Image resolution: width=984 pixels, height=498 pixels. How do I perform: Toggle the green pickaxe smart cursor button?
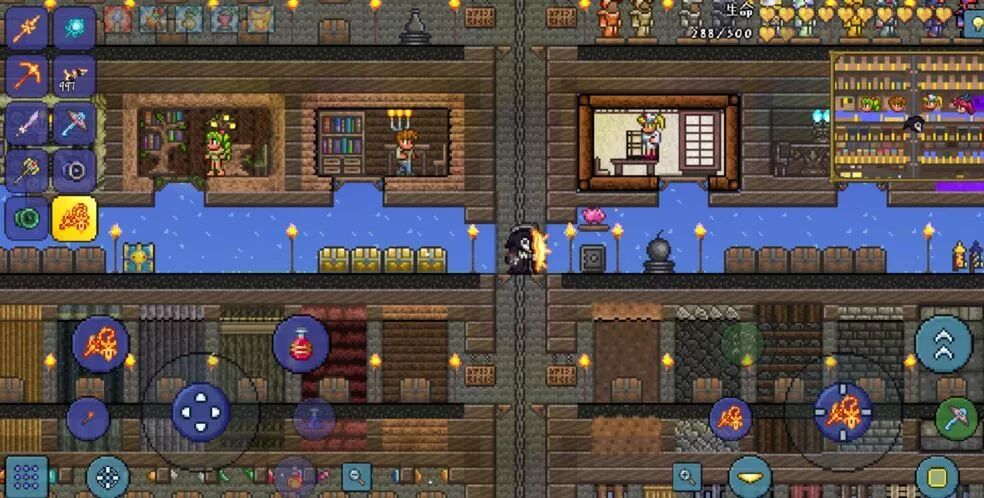(956, 417)
